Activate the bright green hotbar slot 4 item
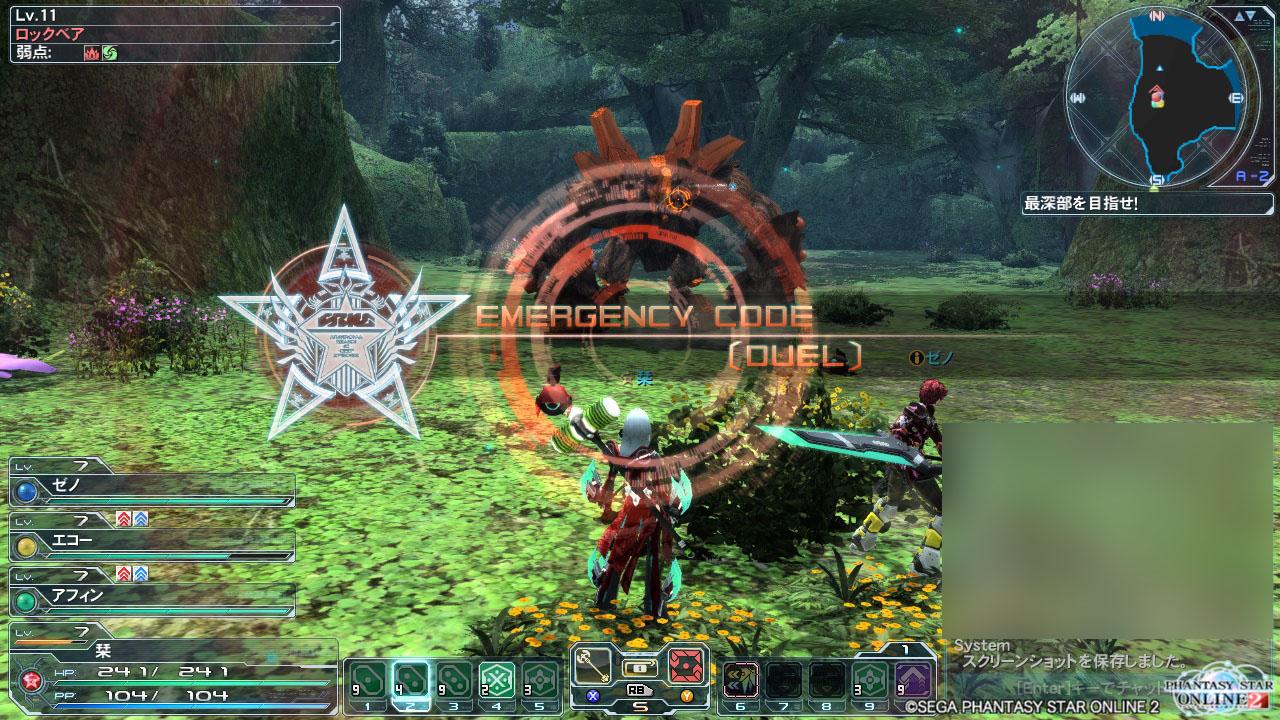 coord(496,680)
